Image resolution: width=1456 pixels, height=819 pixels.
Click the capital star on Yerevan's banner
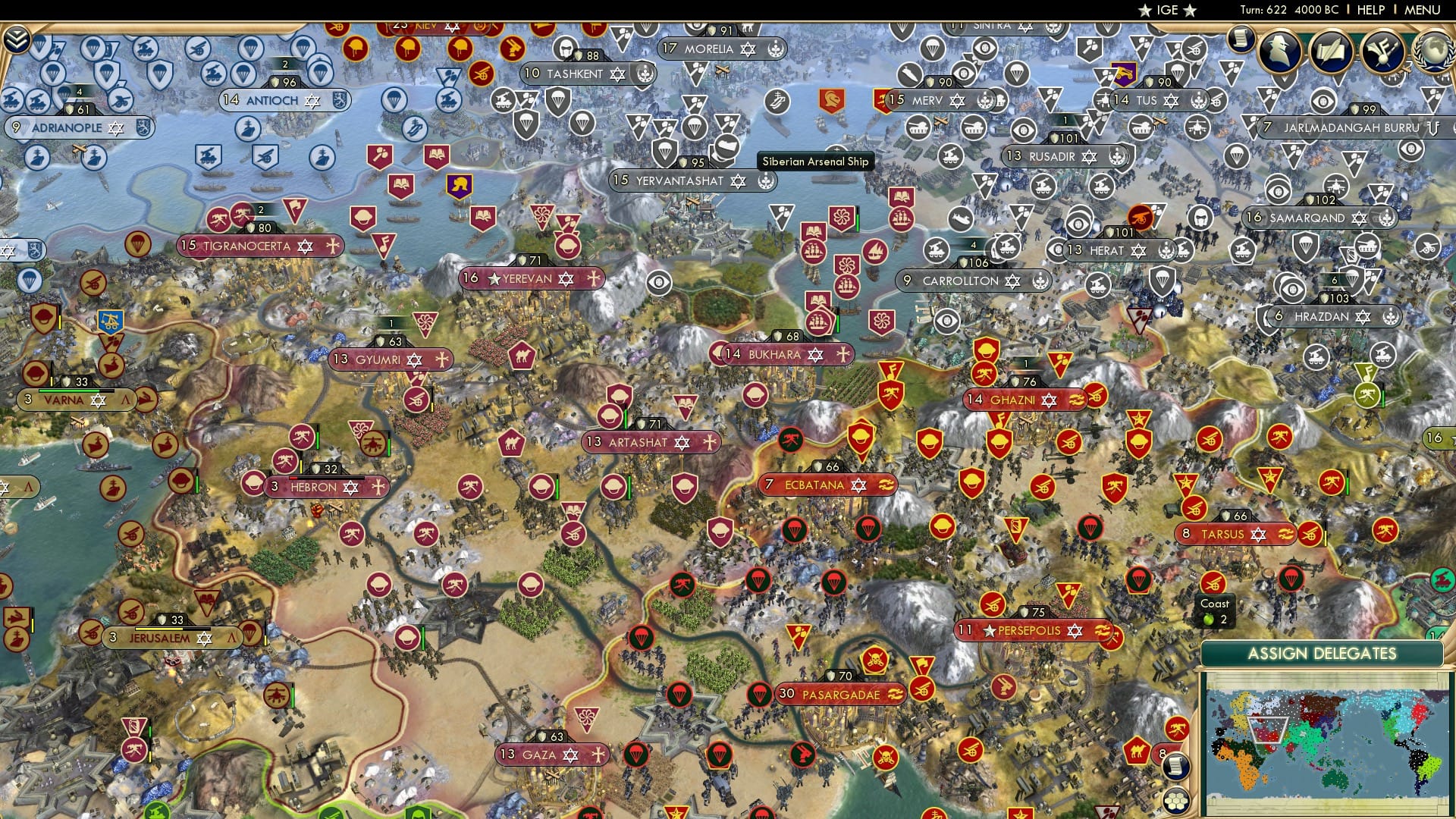[494, 279]
